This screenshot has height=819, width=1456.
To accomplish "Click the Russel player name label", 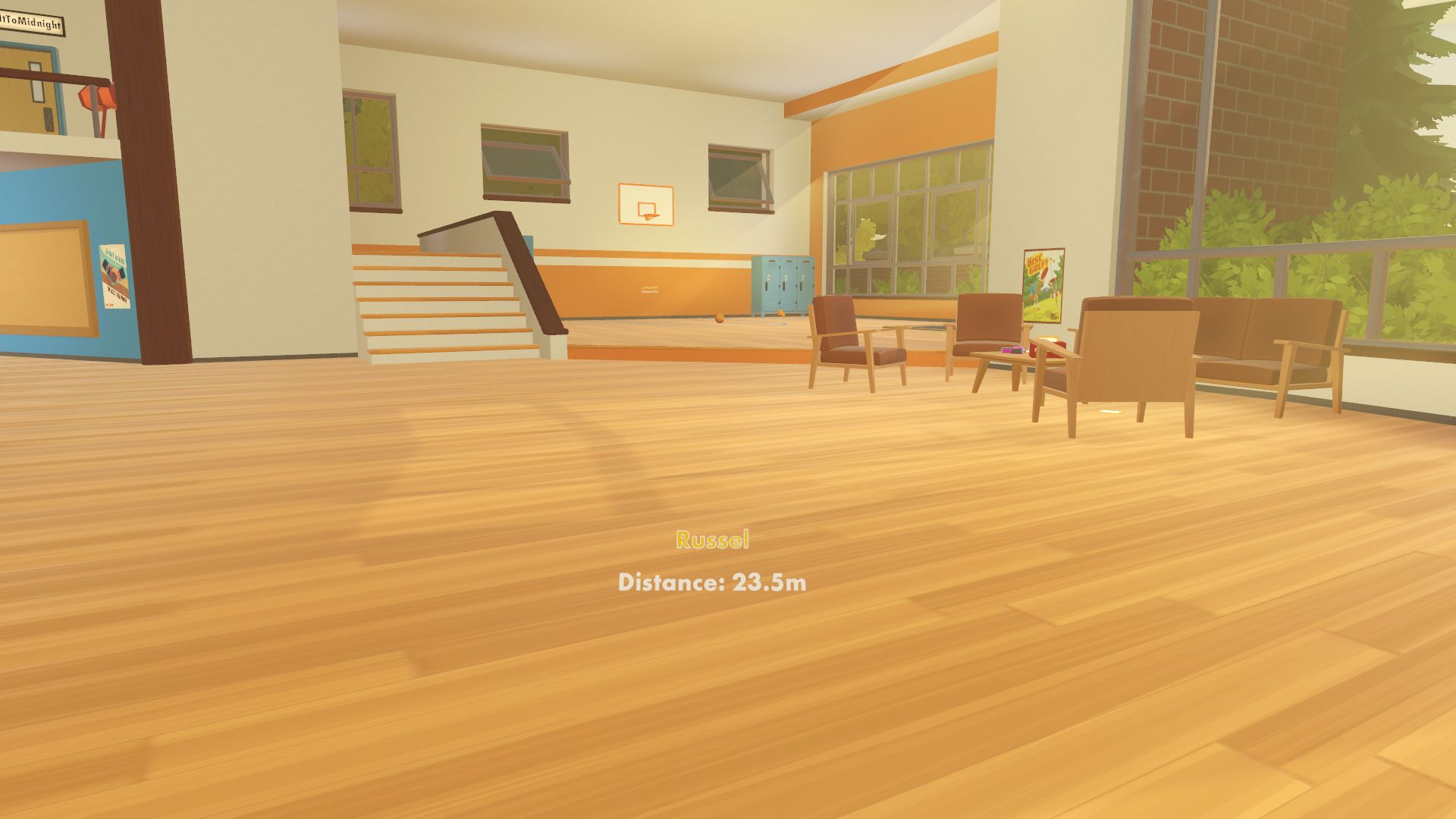I will 714,540.
